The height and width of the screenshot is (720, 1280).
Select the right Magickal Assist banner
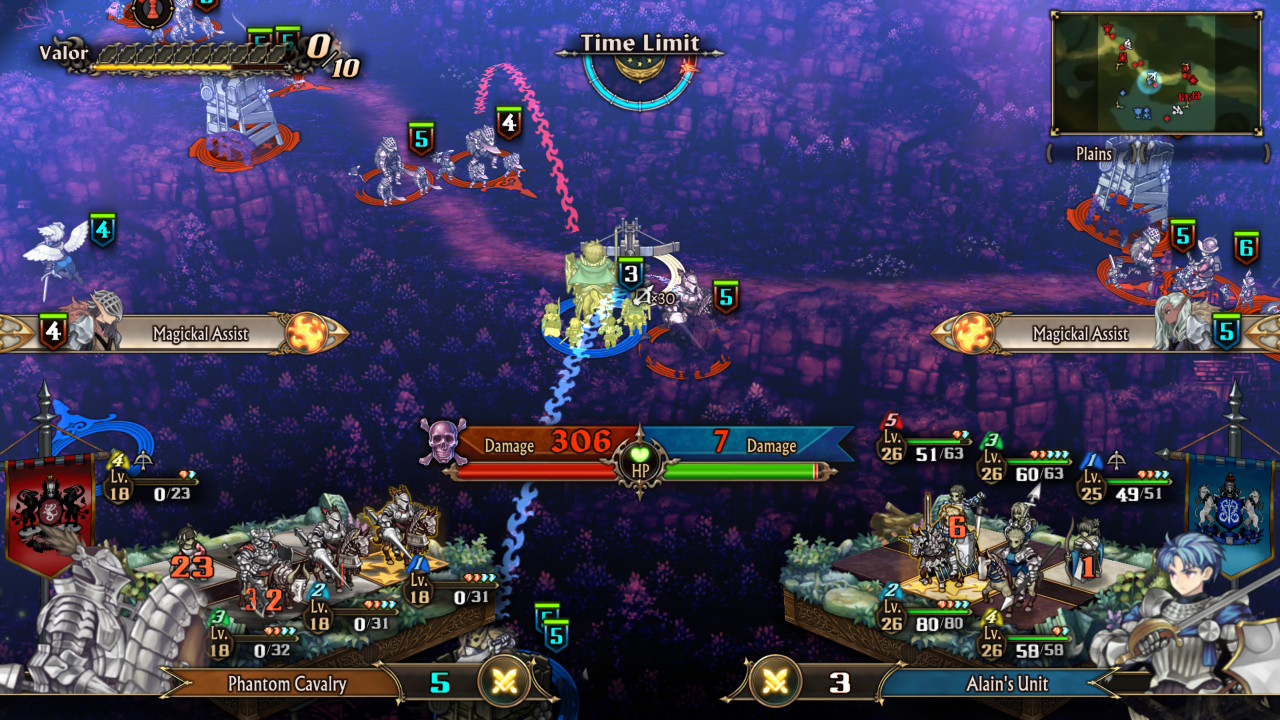(x=1080, y=334)
